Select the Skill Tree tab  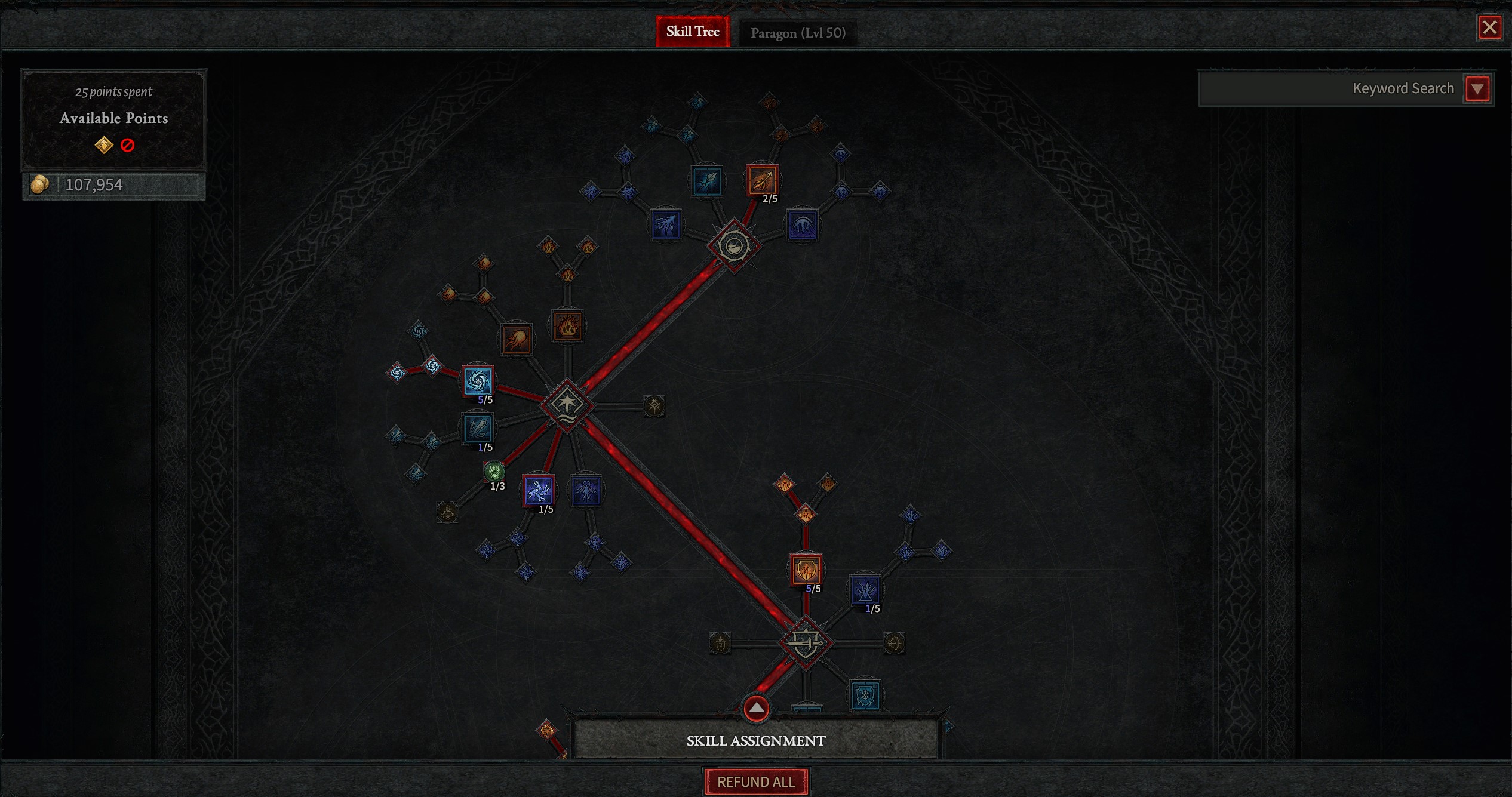tap(693, 32)
